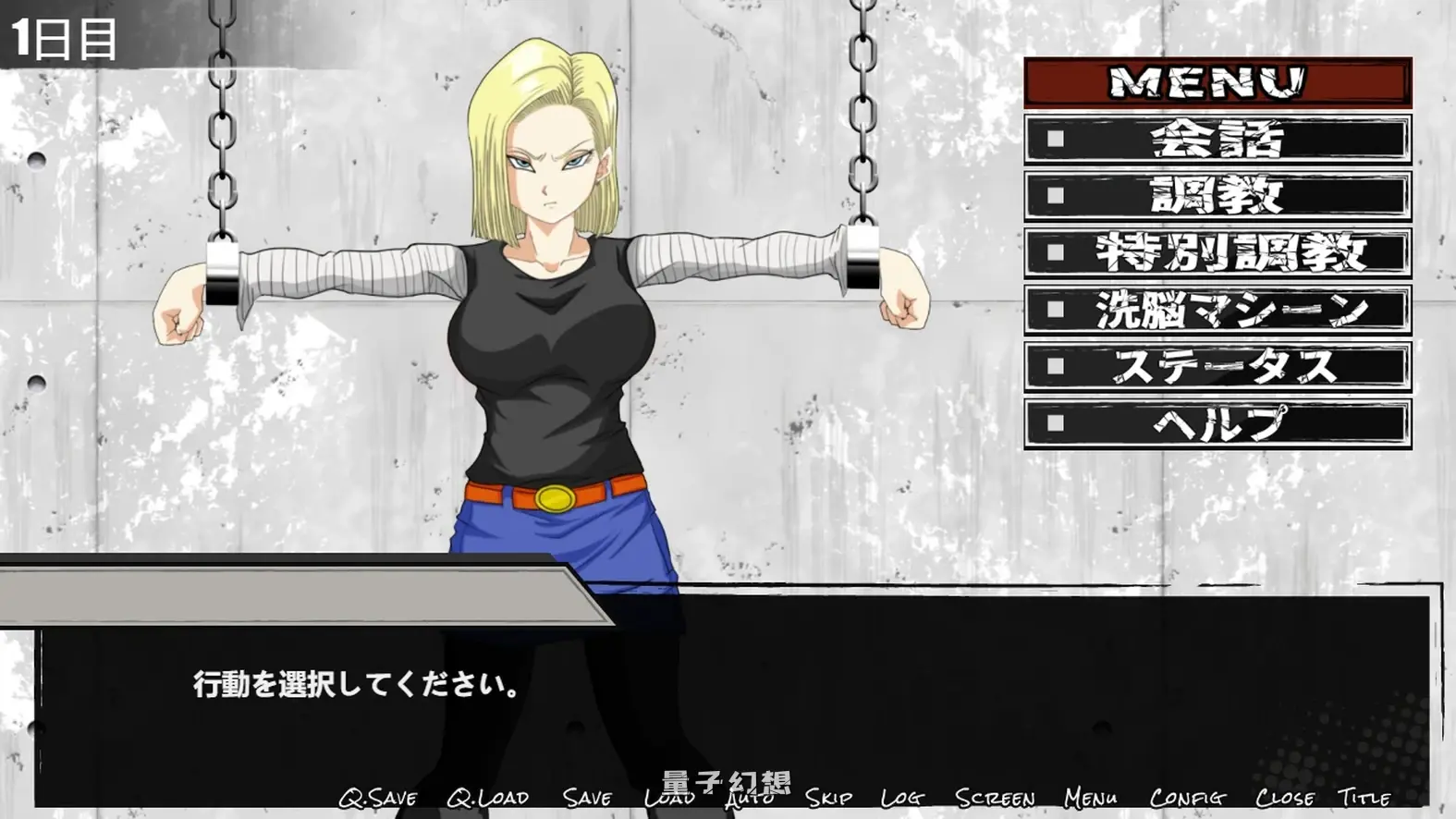This screenshot has width=1456, height=819.
Task: Open the Save screen
Action: point(590,796)
